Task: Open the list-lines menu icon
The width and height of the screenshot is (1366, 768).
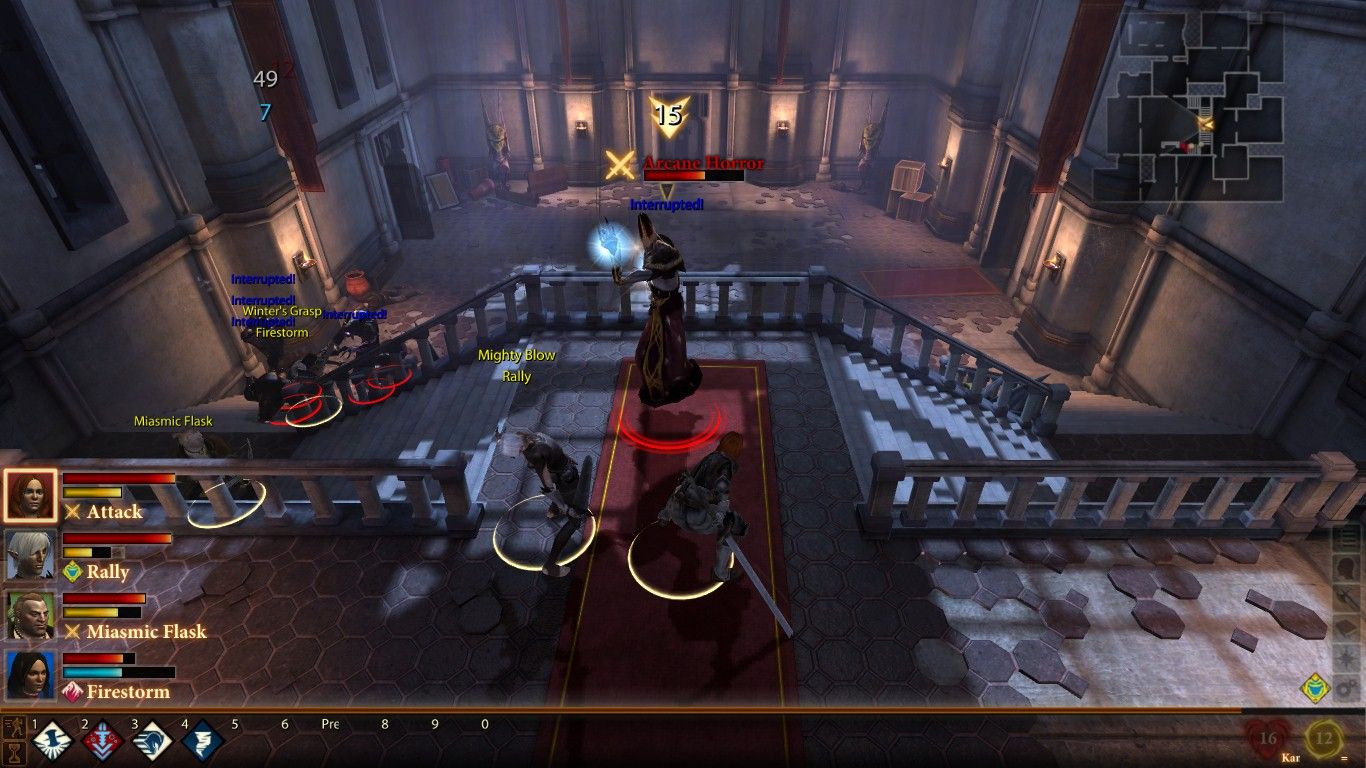Action: pyautogui.click(x=1346, y=536)
